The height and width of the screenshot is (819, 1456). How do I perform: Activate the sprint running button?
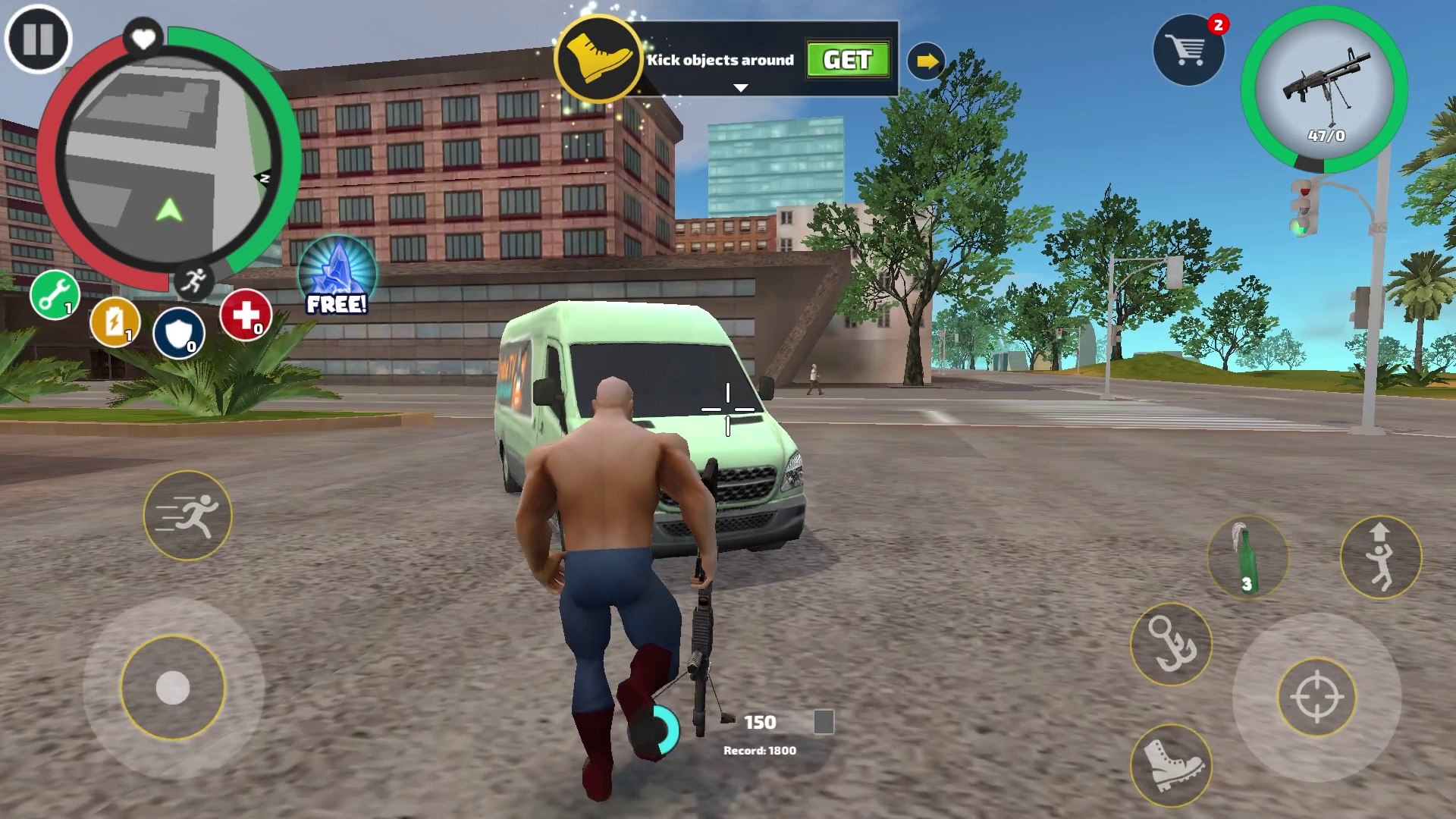(187, 516)
